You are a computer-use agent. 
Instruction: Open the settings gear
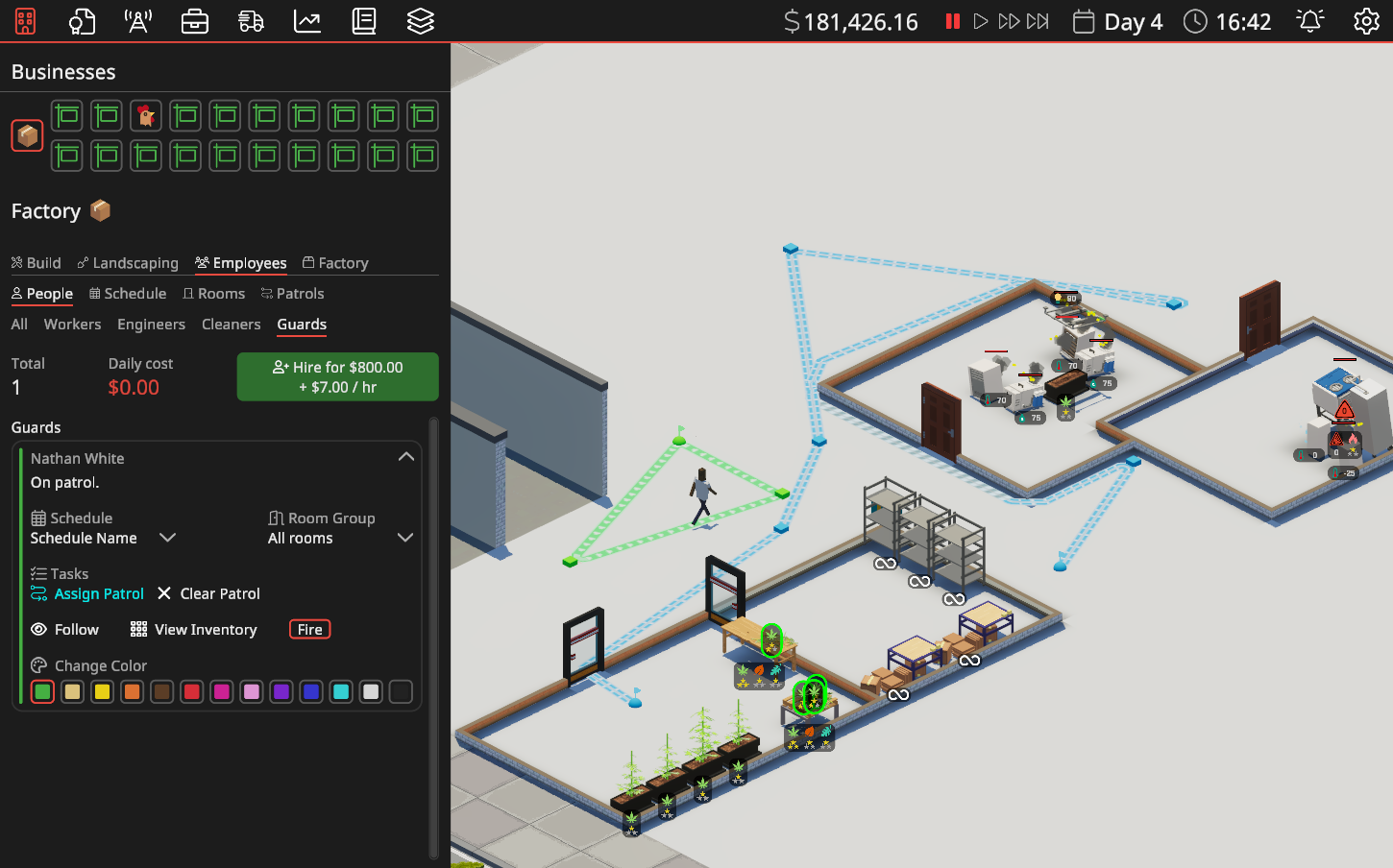point(1365,20)
